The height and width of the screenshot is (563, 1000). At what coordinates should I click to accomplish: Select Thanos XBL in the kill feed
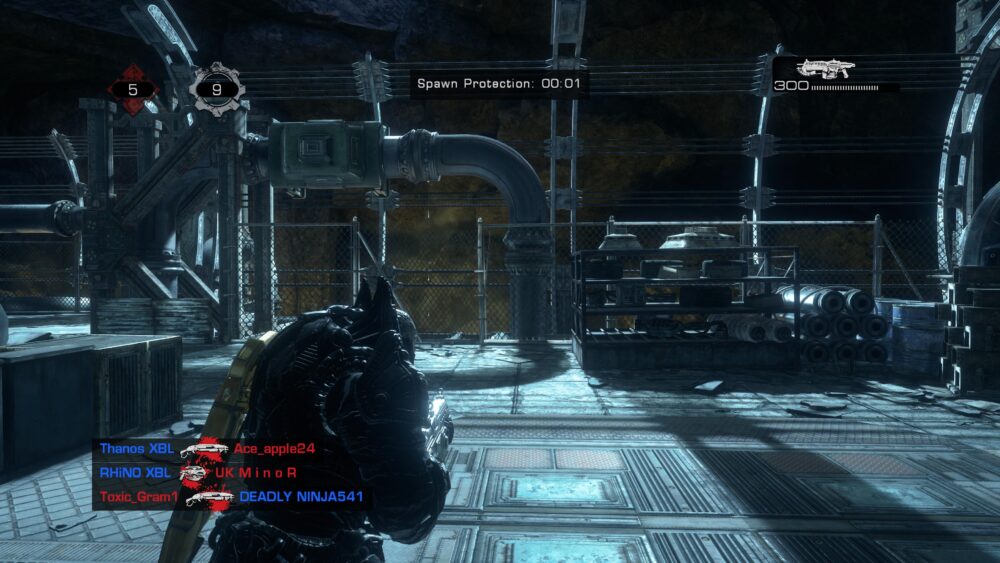(x=136, y=449)
